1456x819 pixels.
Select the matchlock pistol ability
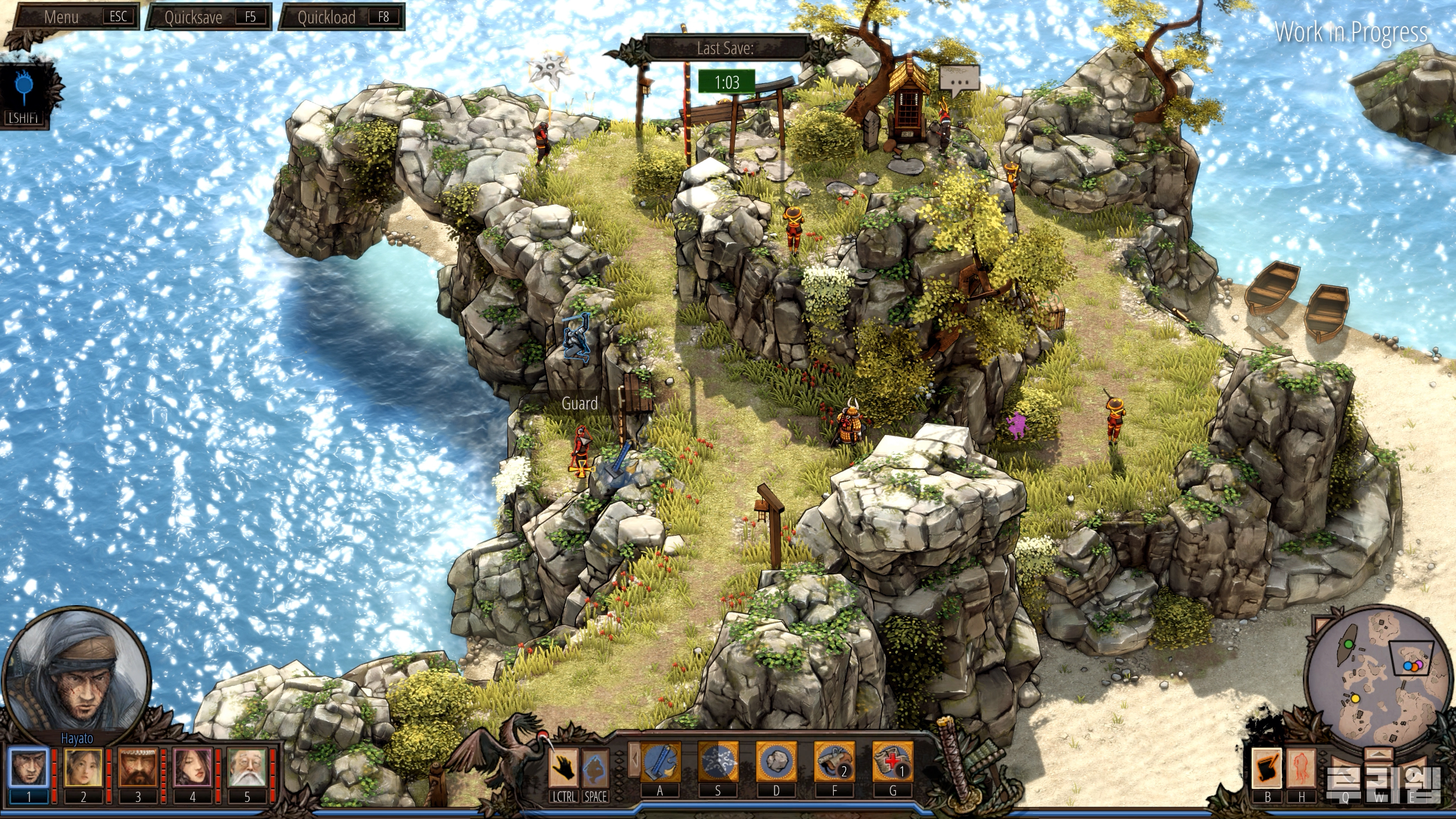(834, 762)
